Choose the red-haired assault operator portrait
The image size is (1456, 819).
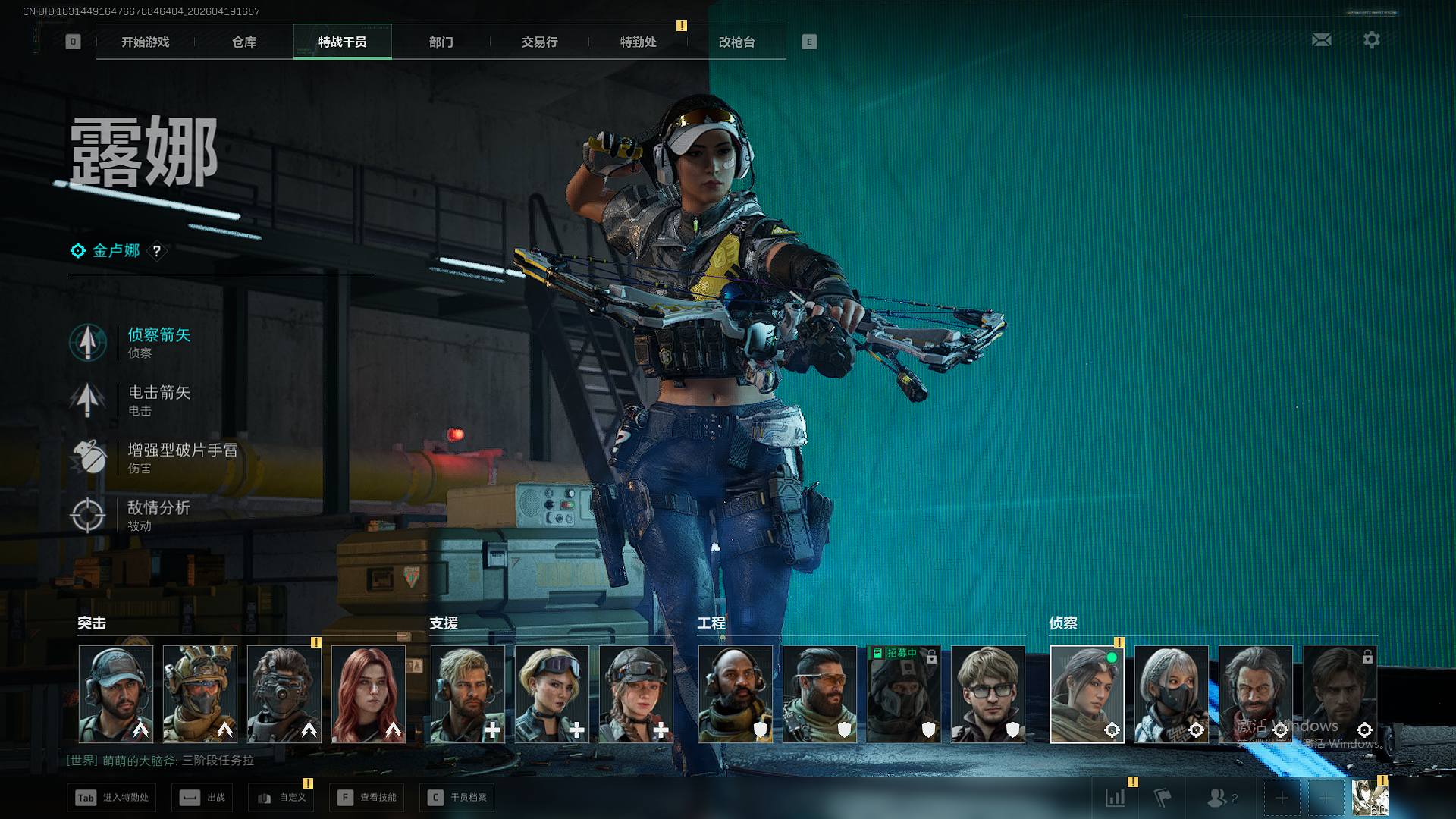[x=369, y=694]
